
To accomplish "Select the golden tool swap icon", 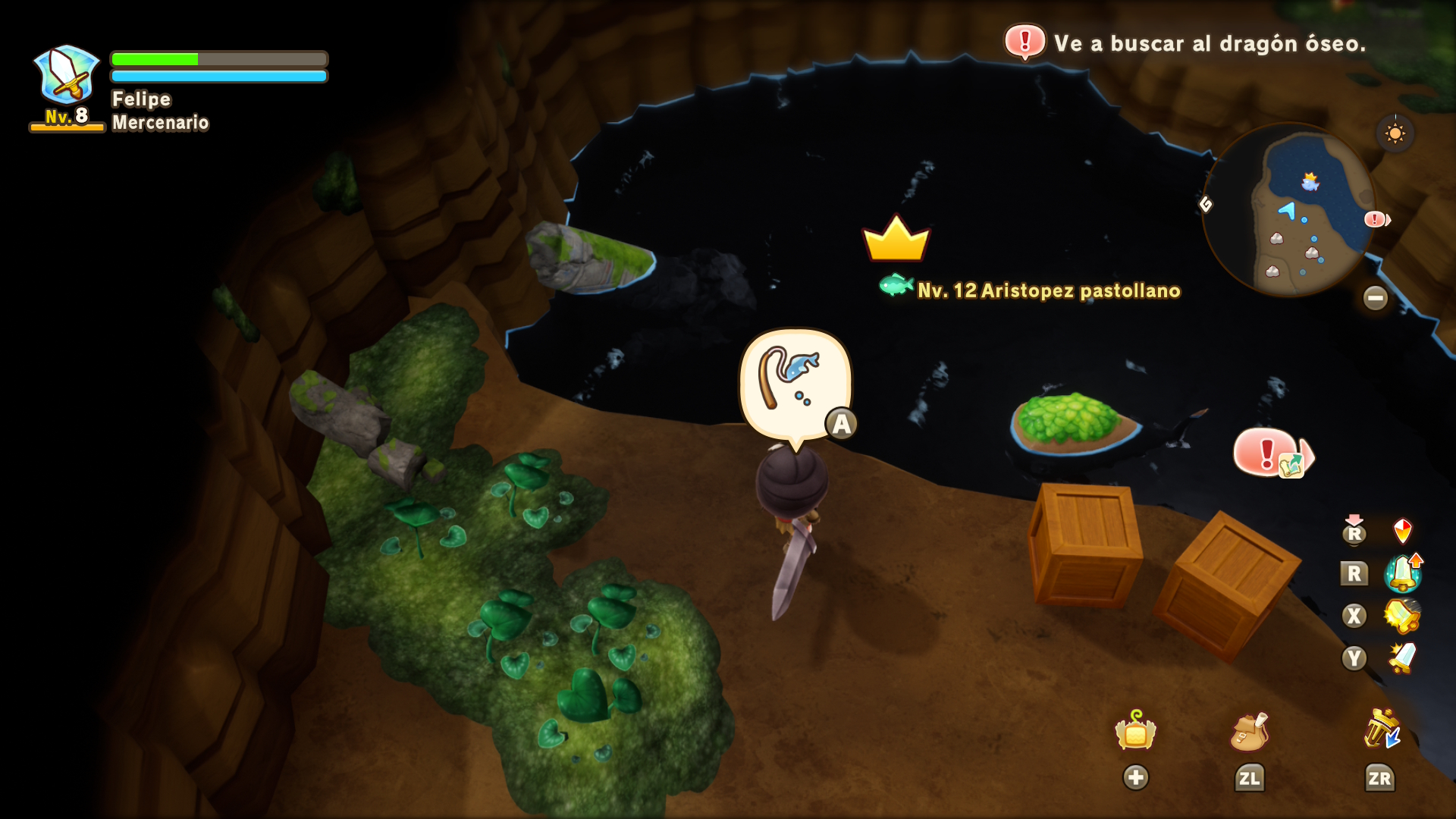I will point(1381,730).
